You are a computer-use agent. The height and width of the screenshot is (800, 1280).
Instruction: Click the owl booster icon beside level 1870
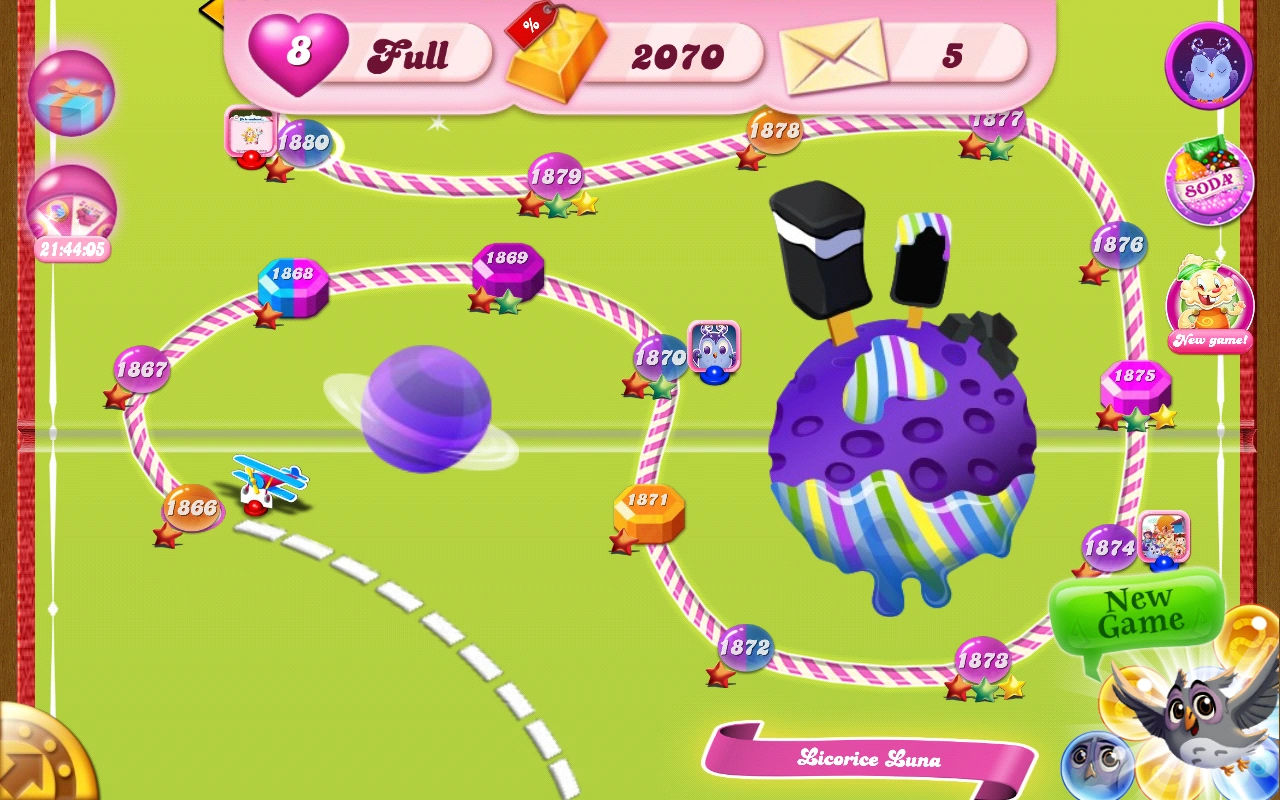[713, 347]
